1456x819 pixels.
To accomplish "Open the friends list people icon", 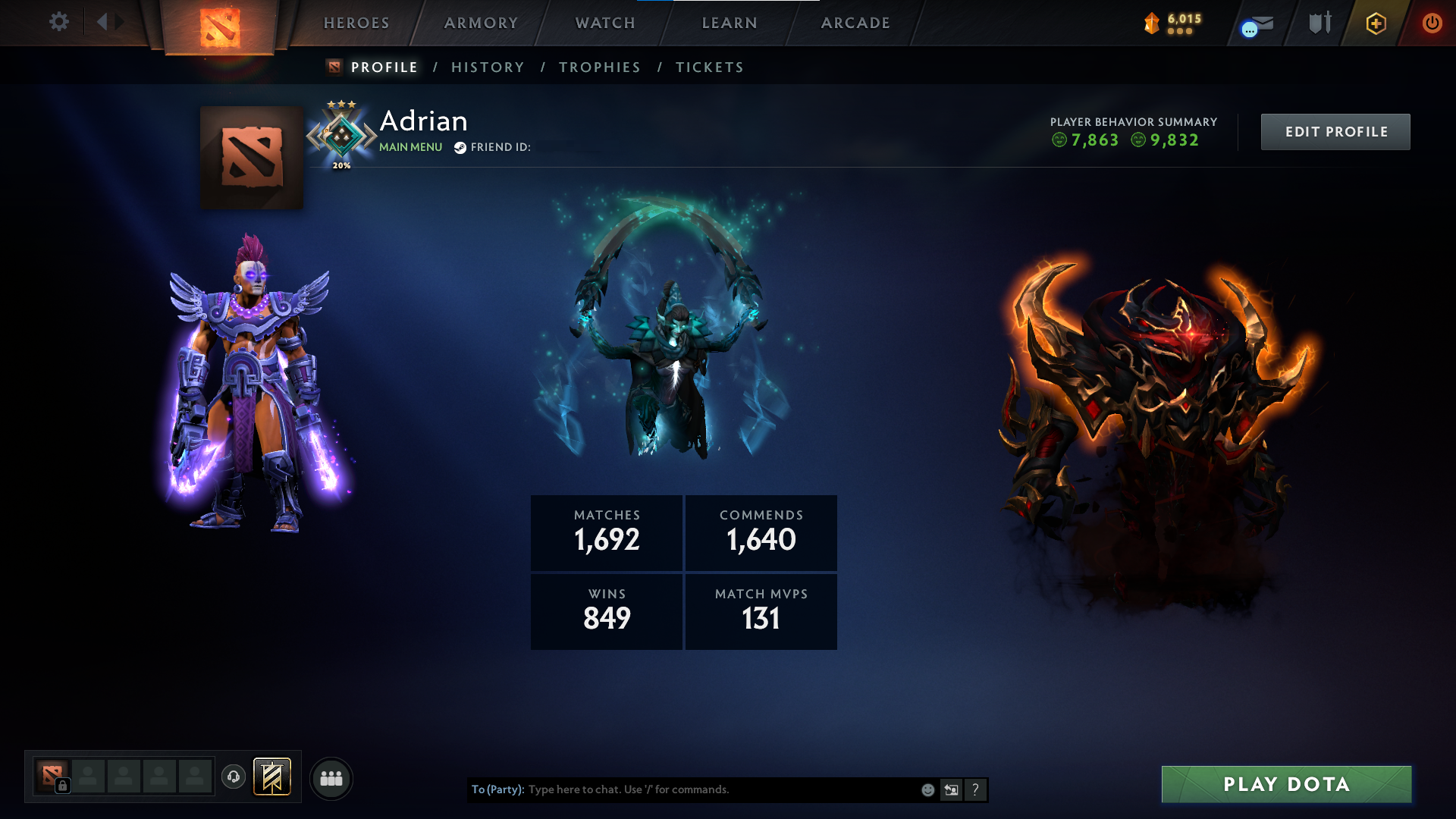I will coord(331,777).
